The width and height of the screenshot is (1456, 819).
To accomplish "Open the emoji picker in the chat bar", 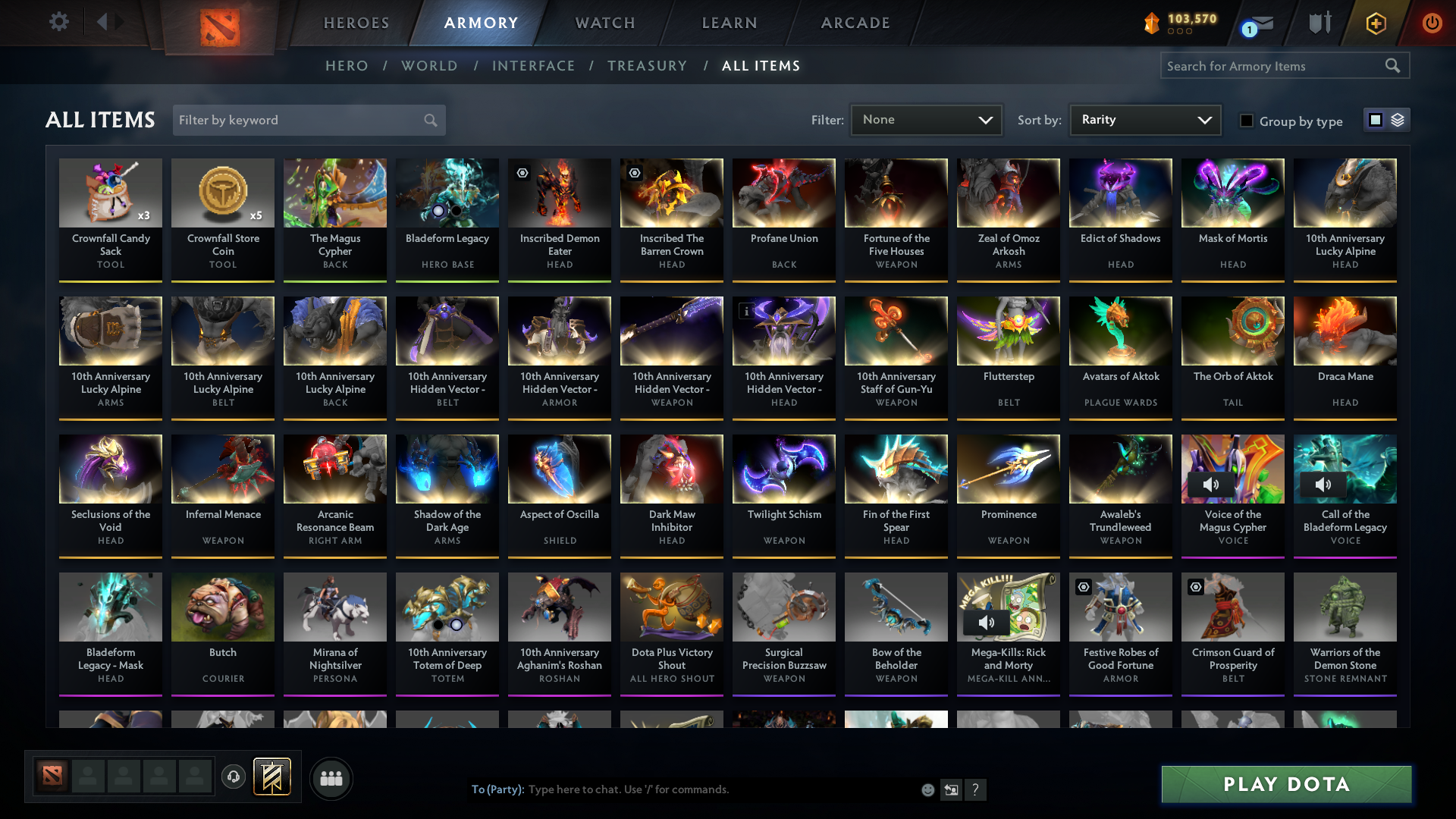I will click(x=927, y=789).
